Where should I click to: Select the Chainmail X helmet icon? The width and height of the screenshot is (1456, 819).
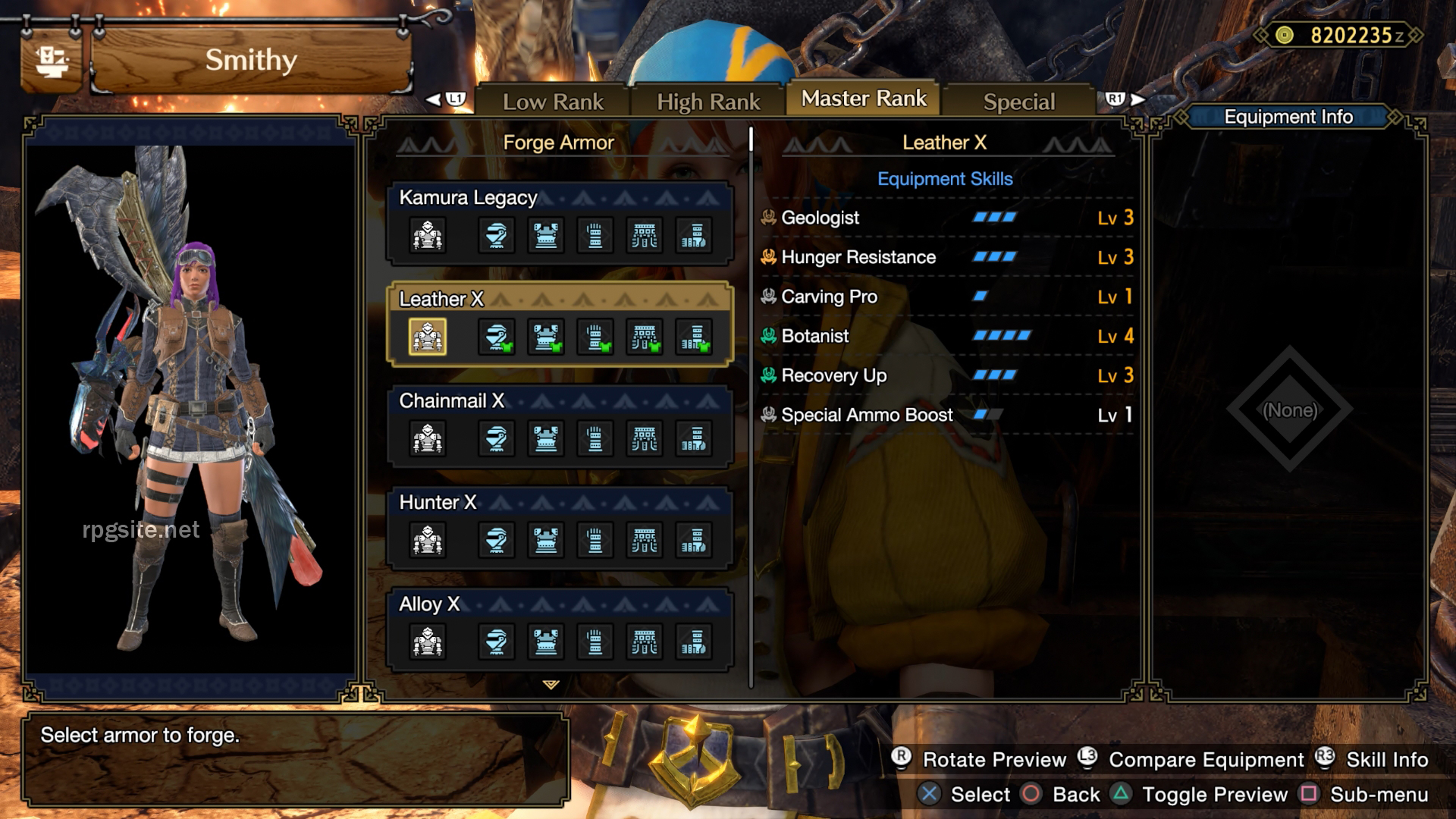(497, 438)
